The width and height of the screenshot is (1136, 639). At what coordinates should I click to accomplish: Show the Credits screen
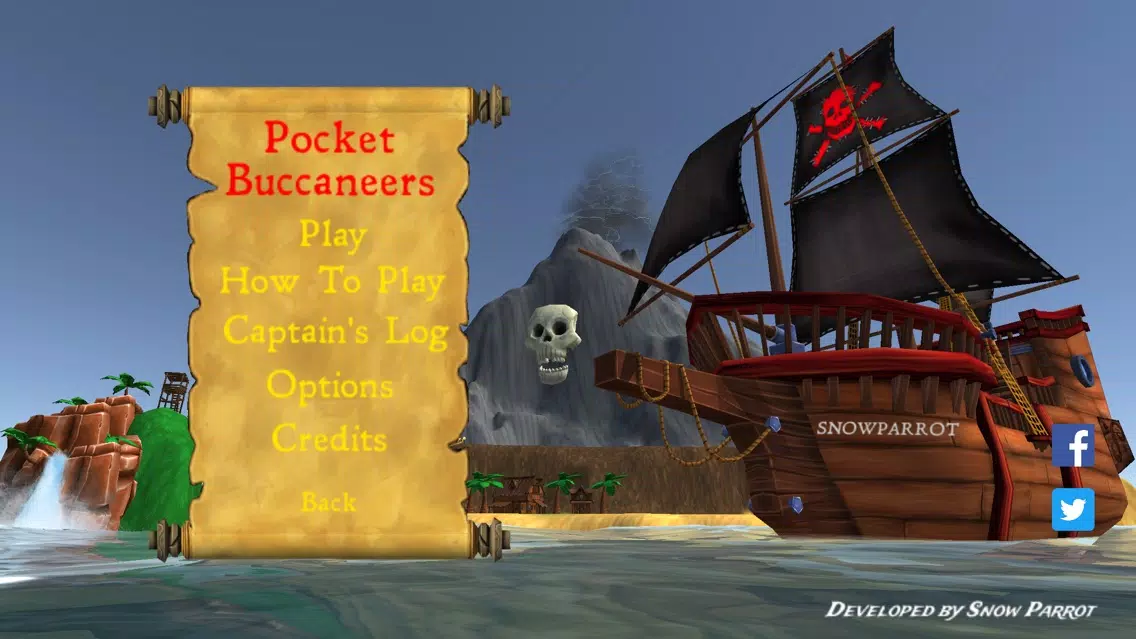point(329,438)
